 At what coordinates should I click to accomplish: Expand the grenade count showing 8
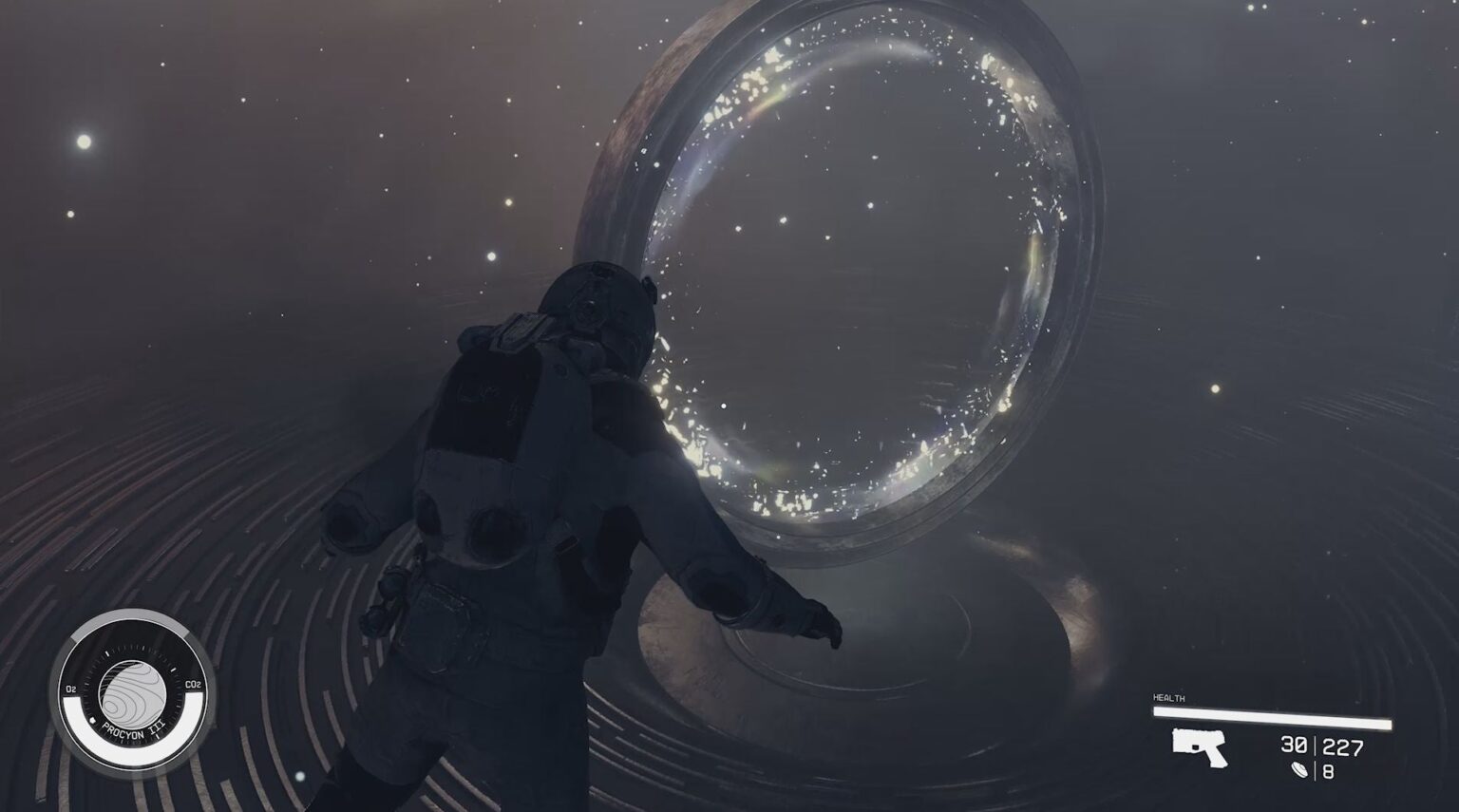(1330, 771)
